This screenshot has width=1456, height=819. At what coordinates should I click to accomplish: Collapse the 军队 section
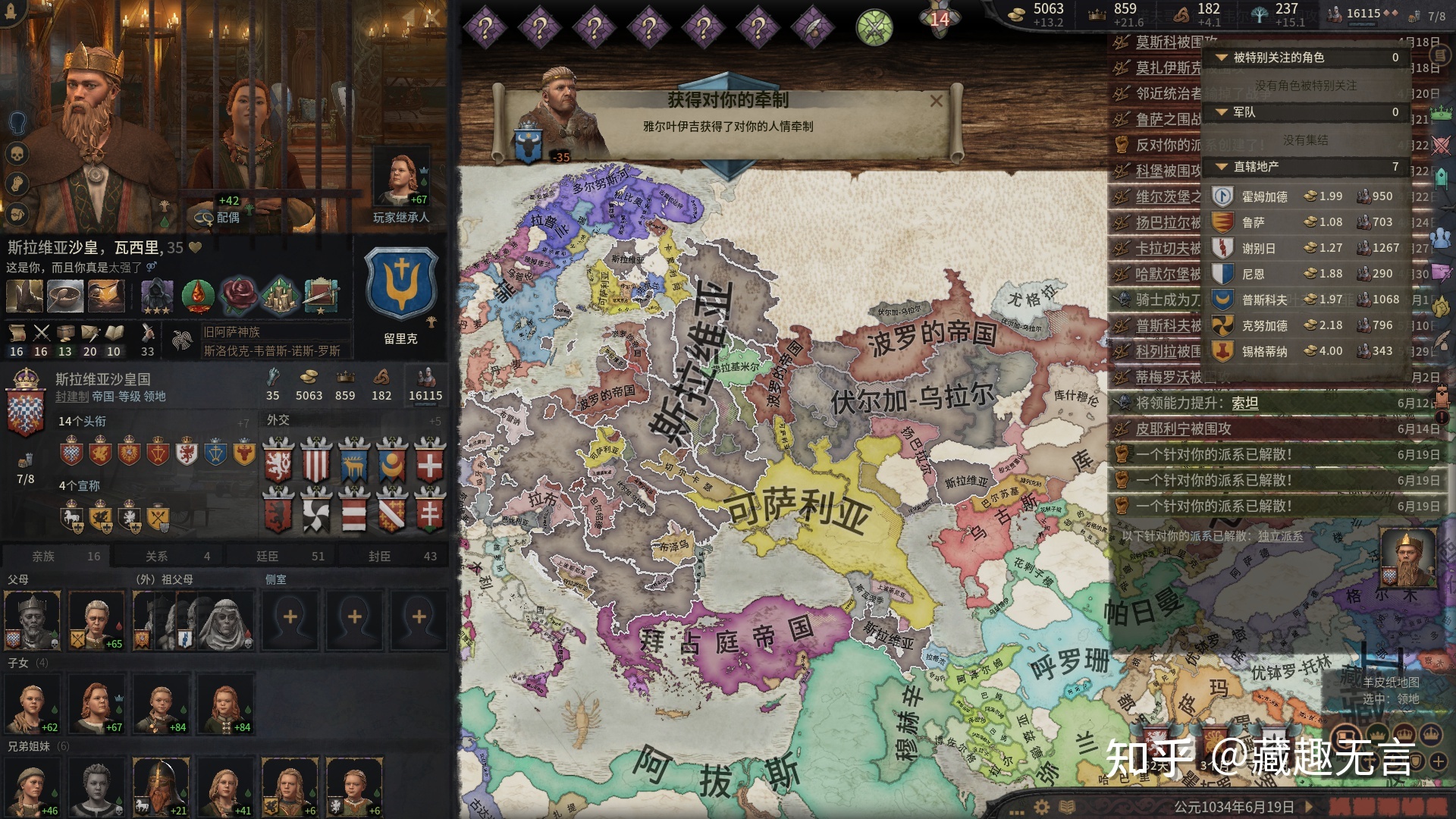click(1221, 112)
